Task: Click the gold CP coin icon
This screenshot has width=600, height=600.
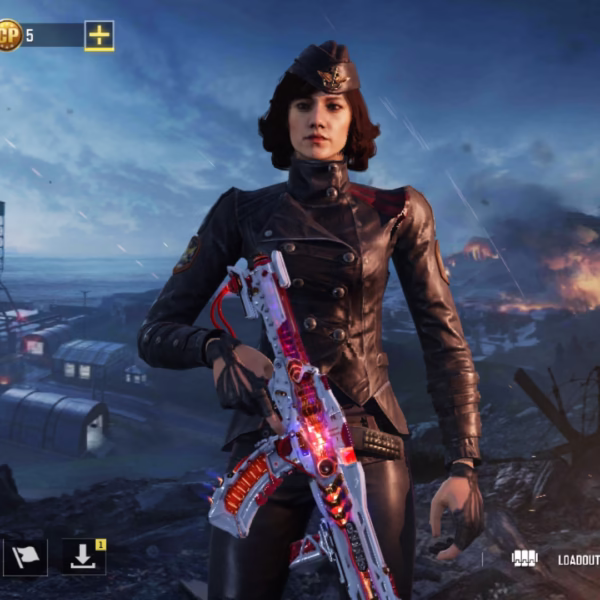Action: point(8,36)
